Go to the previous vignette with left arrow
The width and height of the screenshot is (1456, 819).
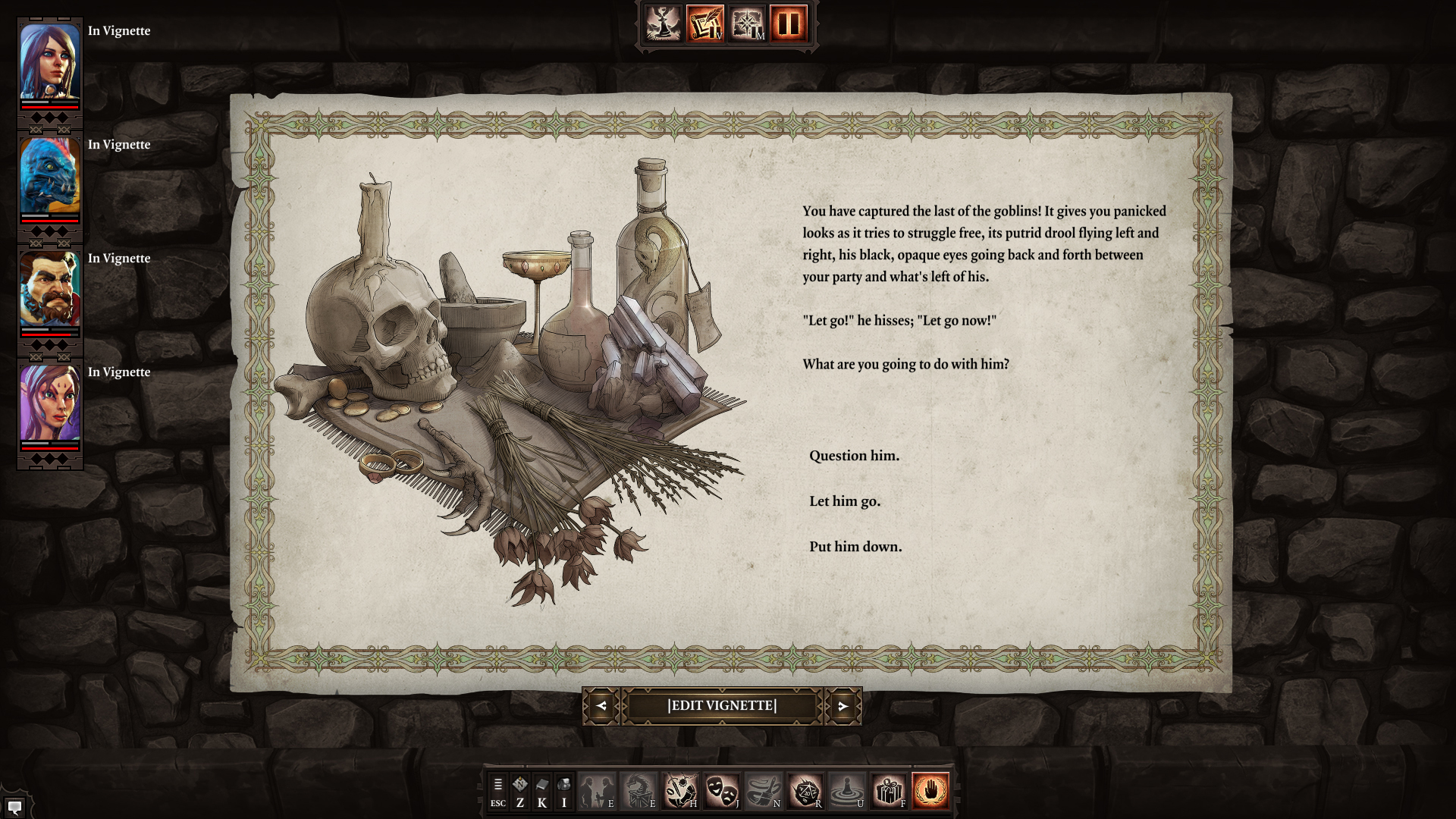[601, 706]
